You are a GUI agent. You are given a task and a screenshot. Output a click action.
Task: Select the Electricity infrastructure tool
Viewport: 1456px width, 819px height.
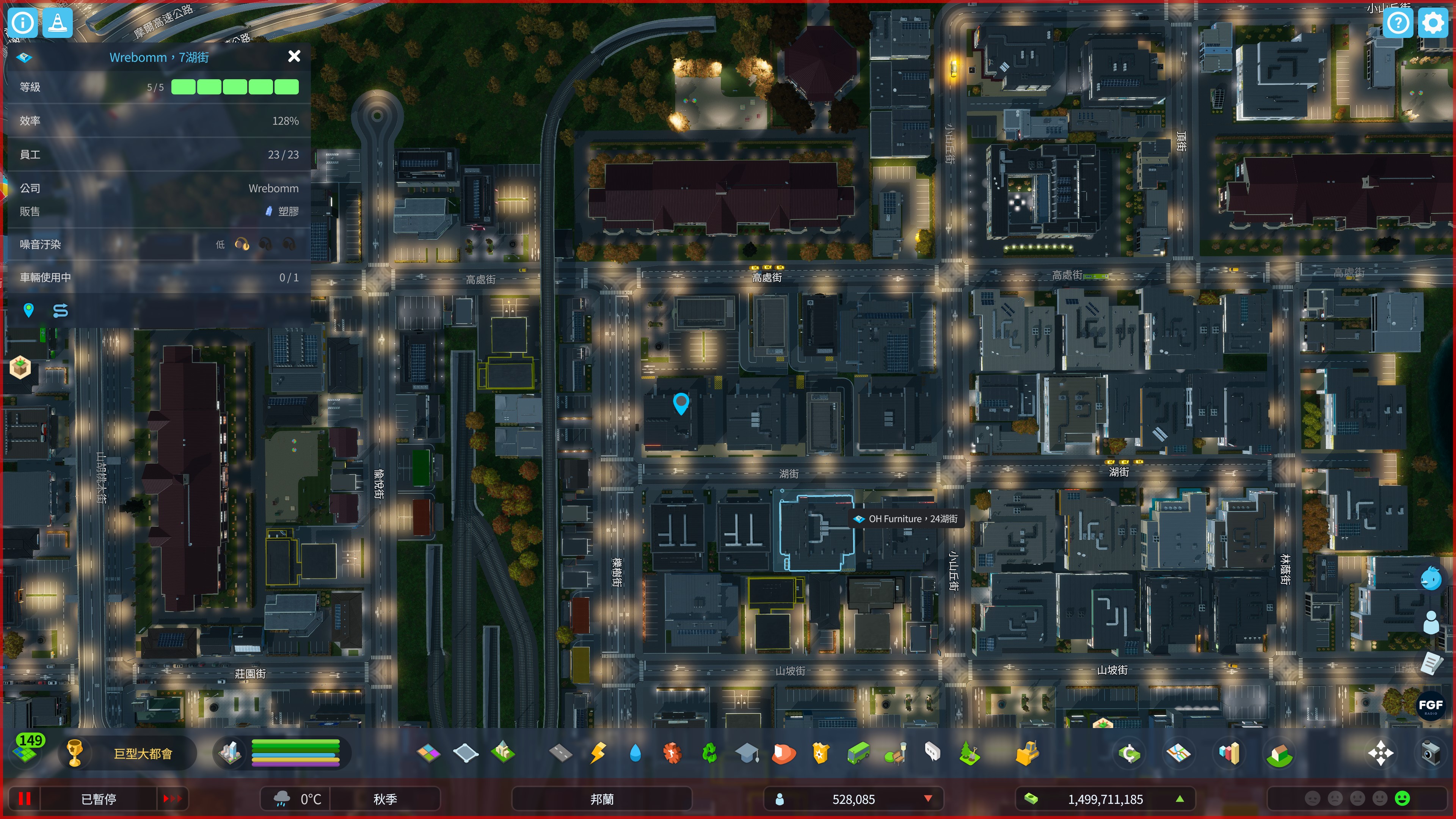click(598, 753)
